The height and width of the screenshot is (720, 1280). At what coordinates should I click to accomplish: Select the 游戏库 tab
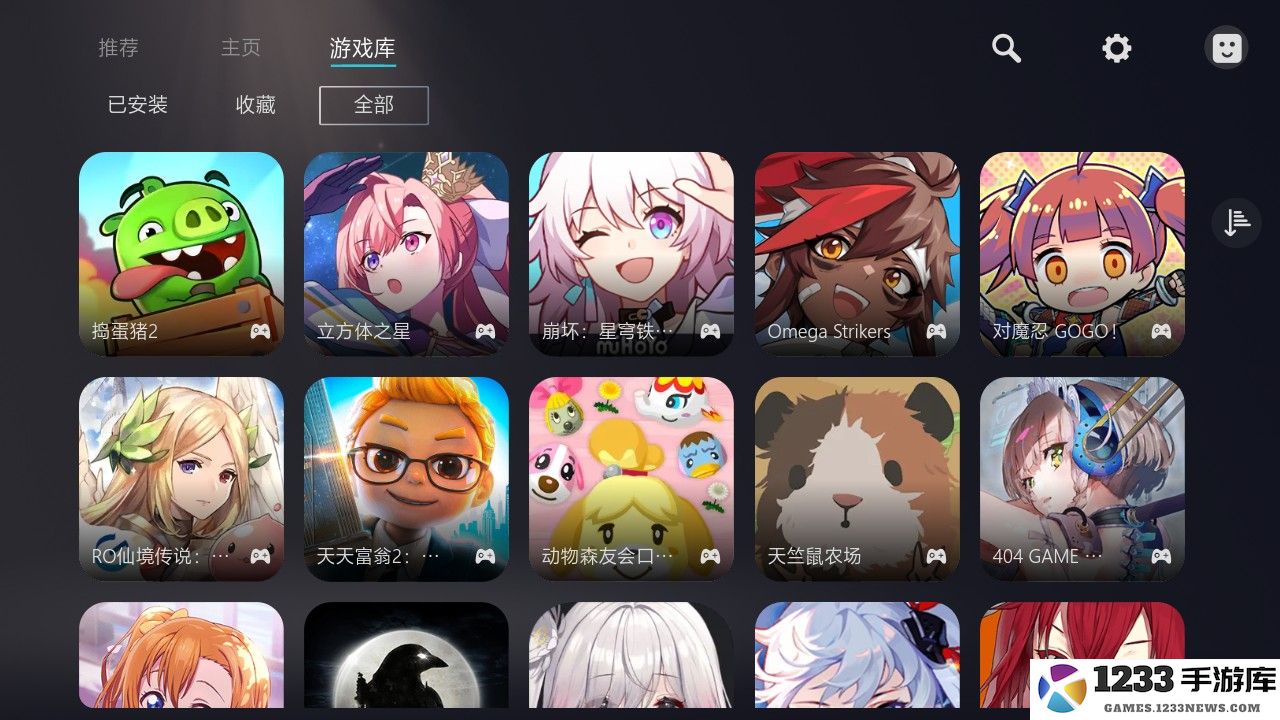[362, 47]
